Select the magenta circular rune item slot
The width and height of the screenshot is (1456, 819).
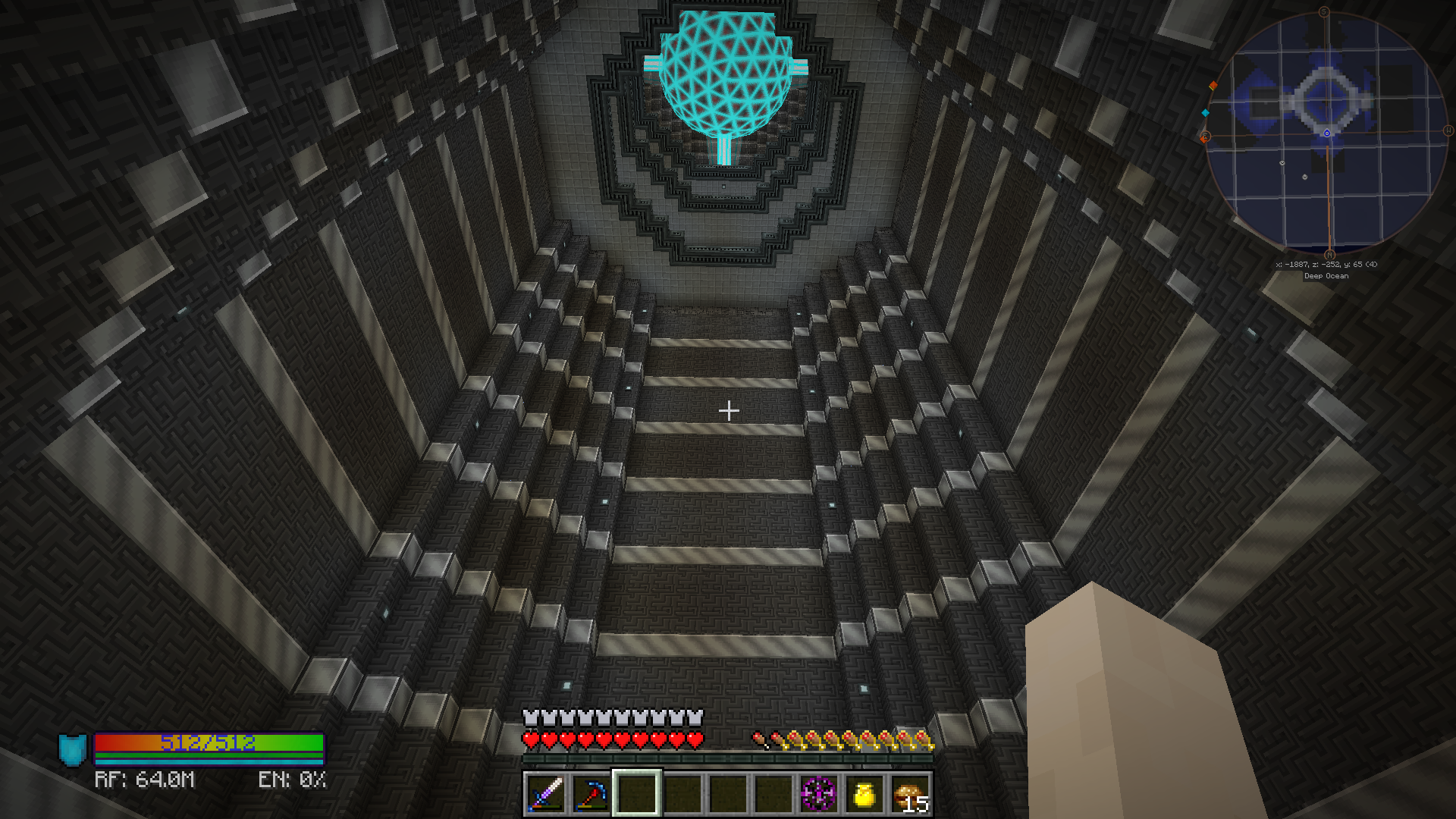819,794
